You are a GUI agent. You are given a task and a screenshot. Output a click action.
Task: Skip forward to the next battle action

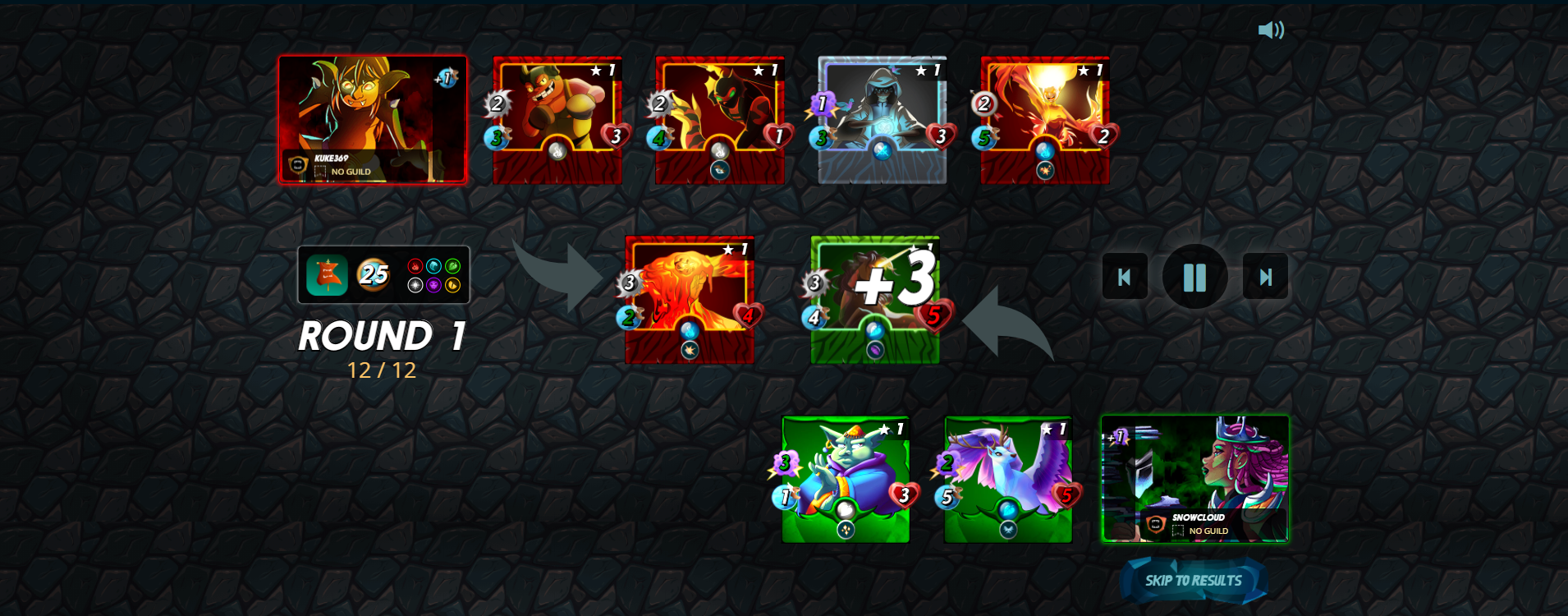(1265, 277)
